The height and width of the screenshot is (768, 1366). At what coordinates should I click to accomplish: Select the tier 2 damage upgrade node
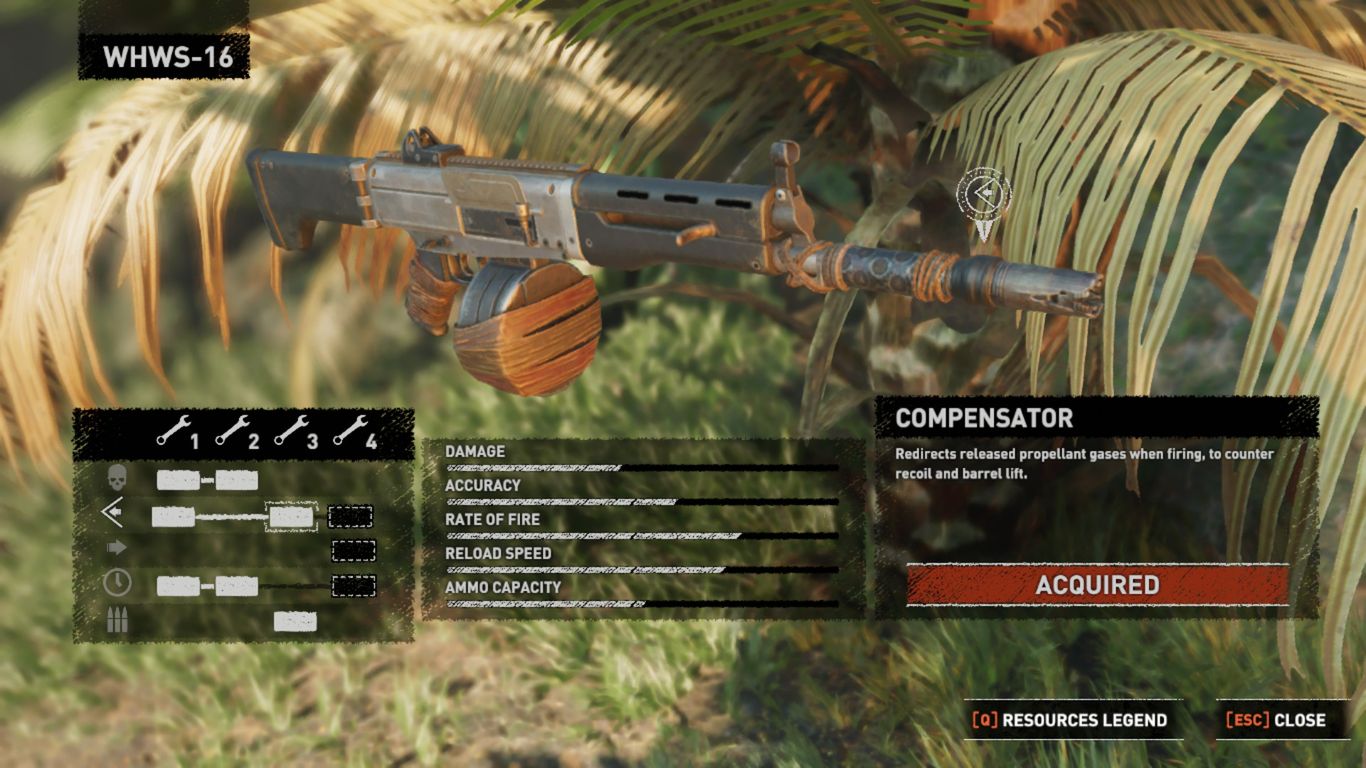click(x=237, y=481)
